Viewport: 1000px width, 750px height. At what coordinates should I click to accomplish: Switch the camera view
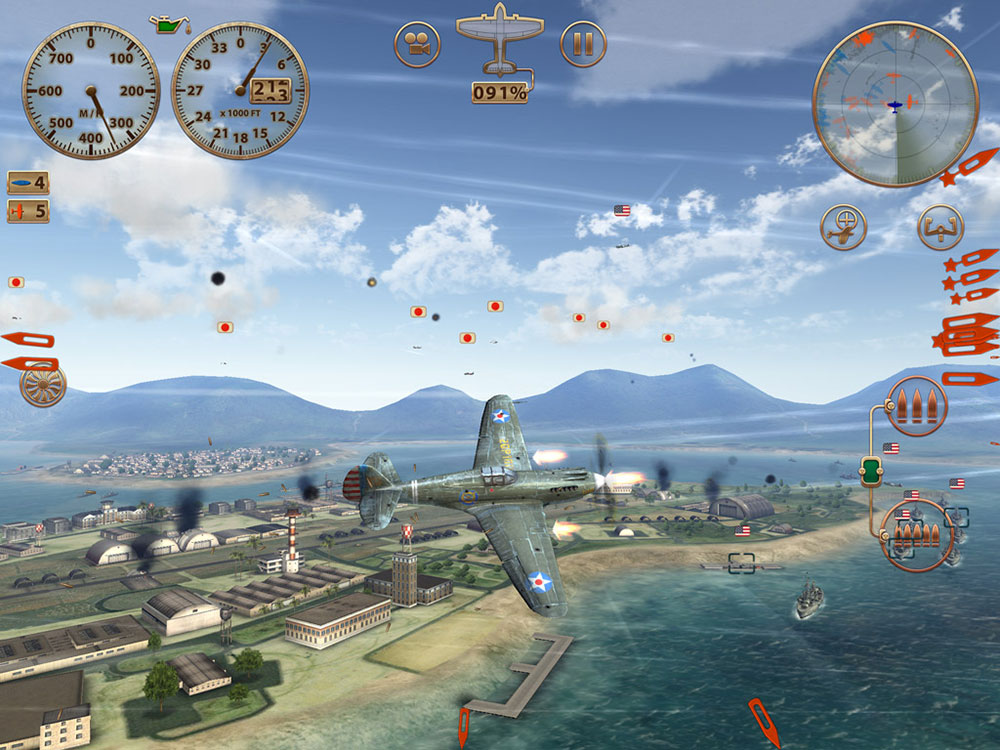pyautogui.click(x=417, y=44)
